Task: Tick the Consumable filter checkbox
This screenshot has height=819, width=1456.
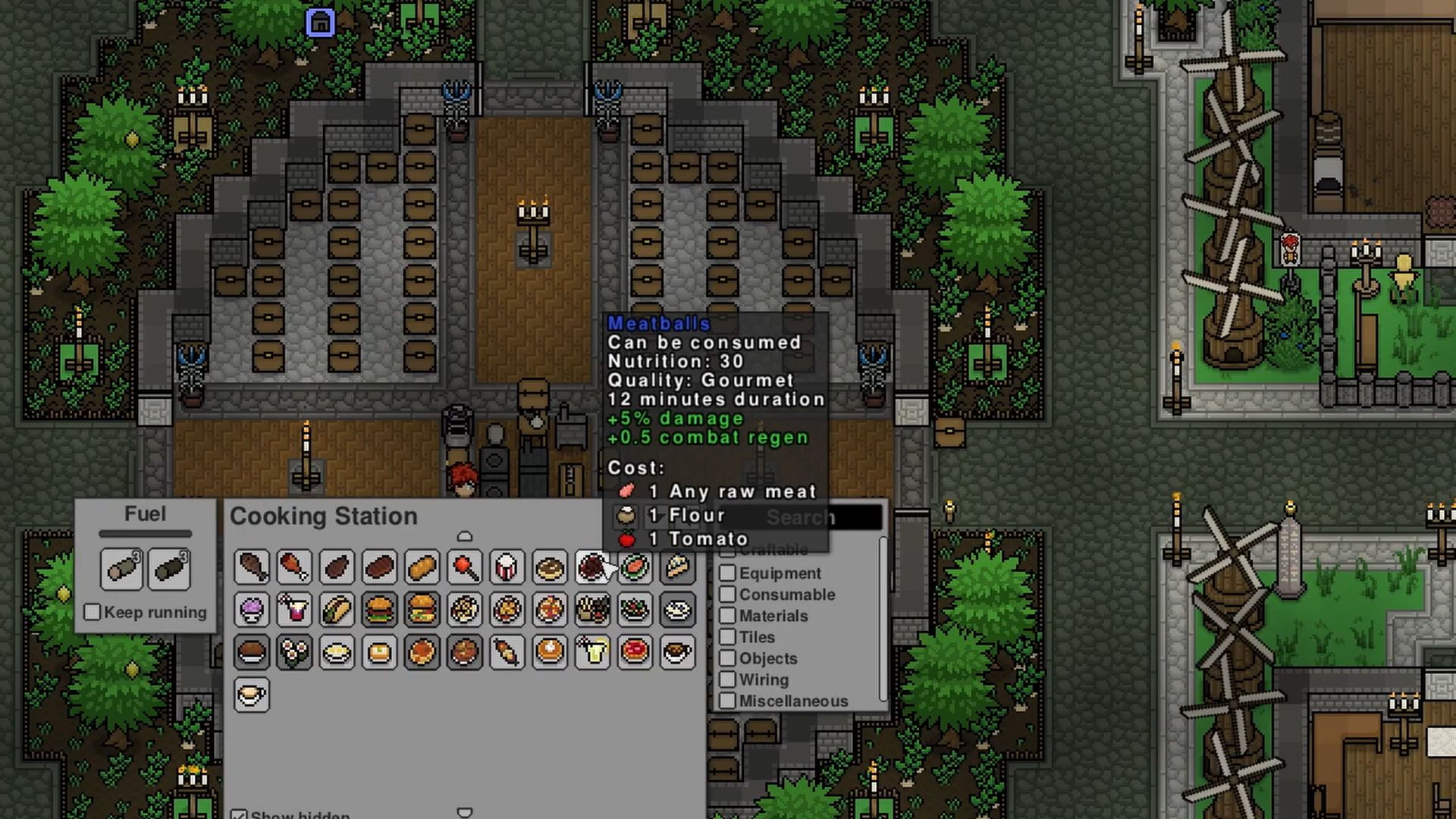Action: click(x=728, y=595)
